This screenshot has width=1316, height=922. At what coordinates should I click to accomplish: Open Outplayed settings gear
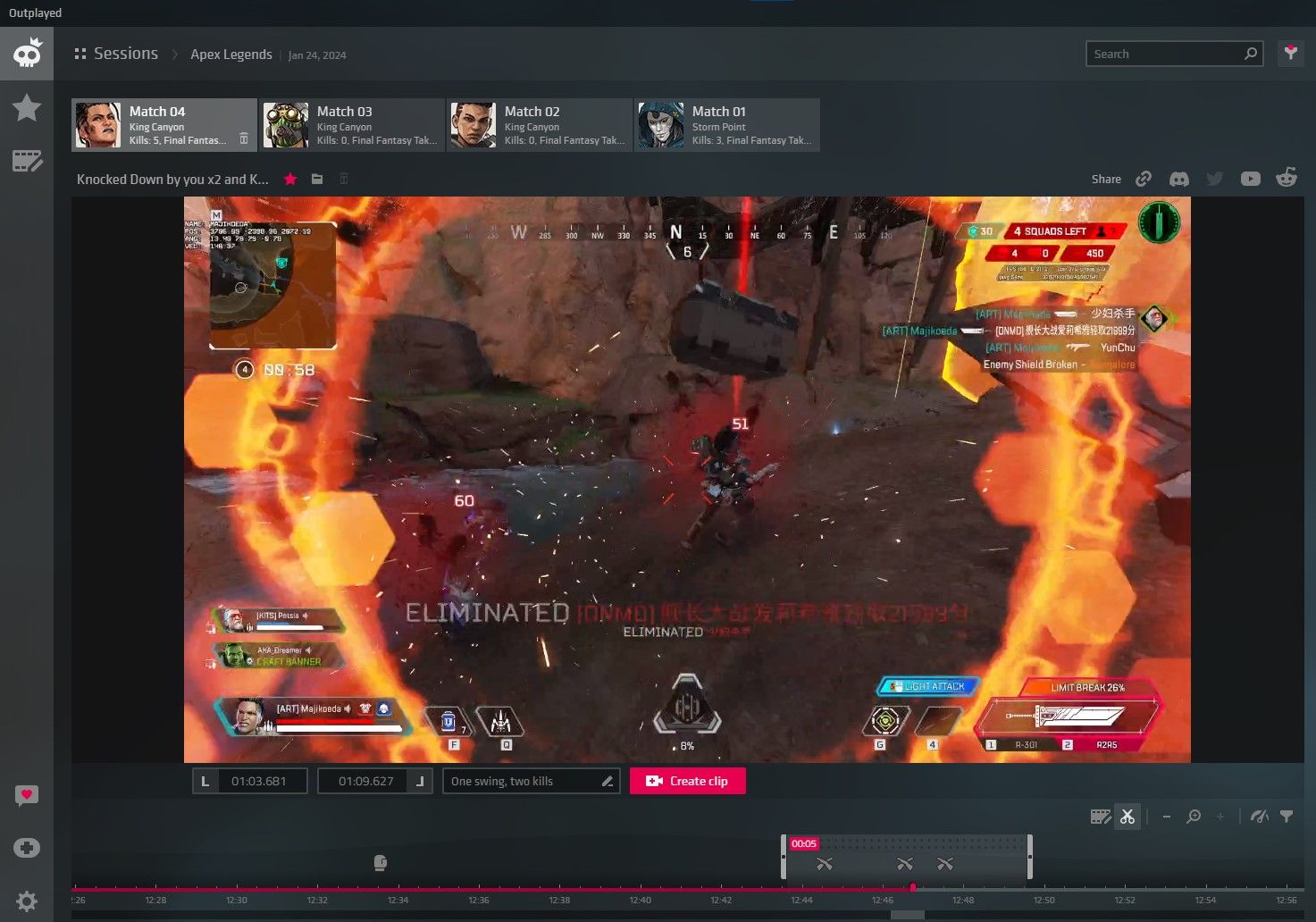[x=27, y=901]
